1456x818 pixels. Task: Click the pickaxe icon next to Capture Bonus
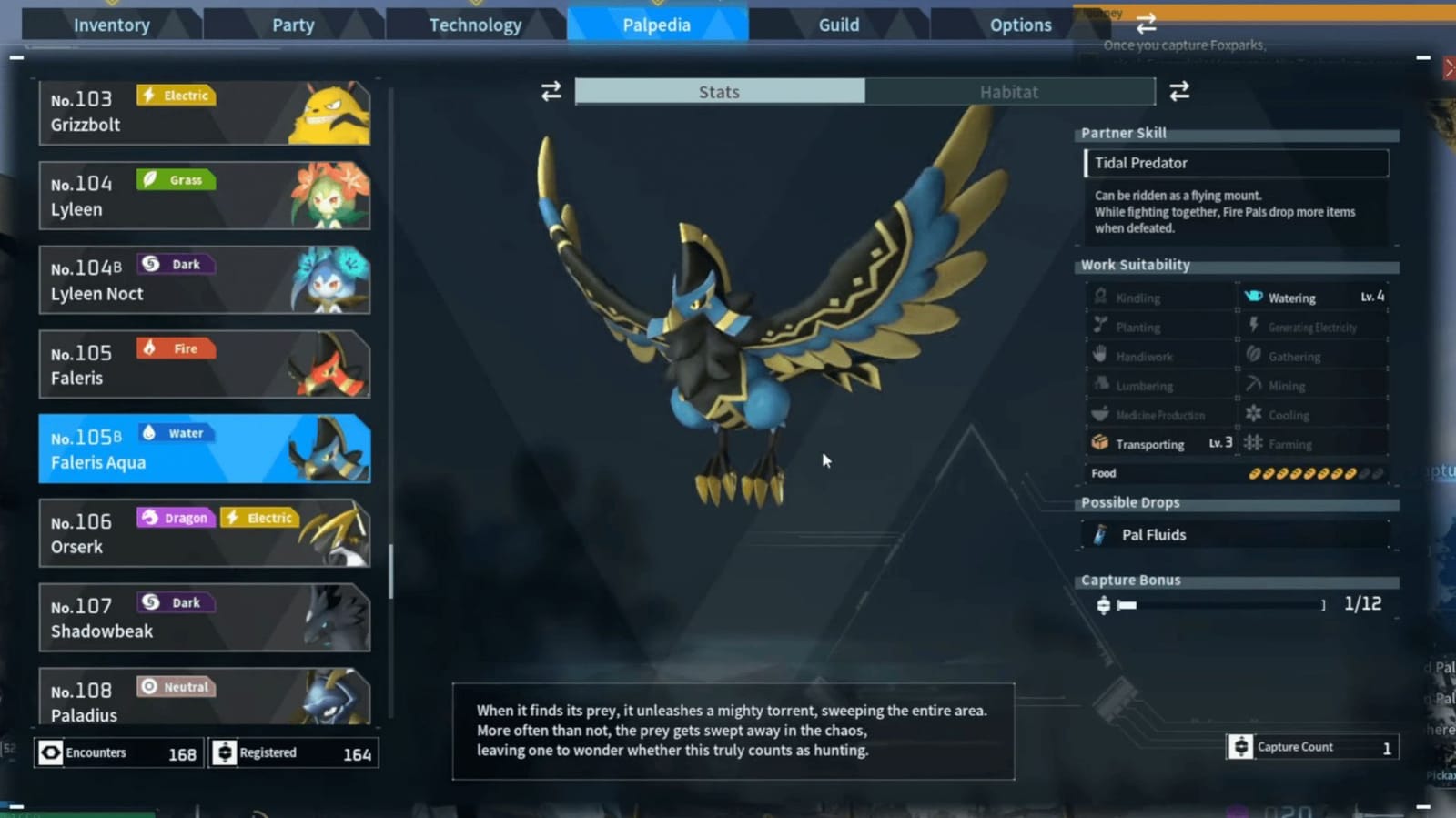point(1104,603)
